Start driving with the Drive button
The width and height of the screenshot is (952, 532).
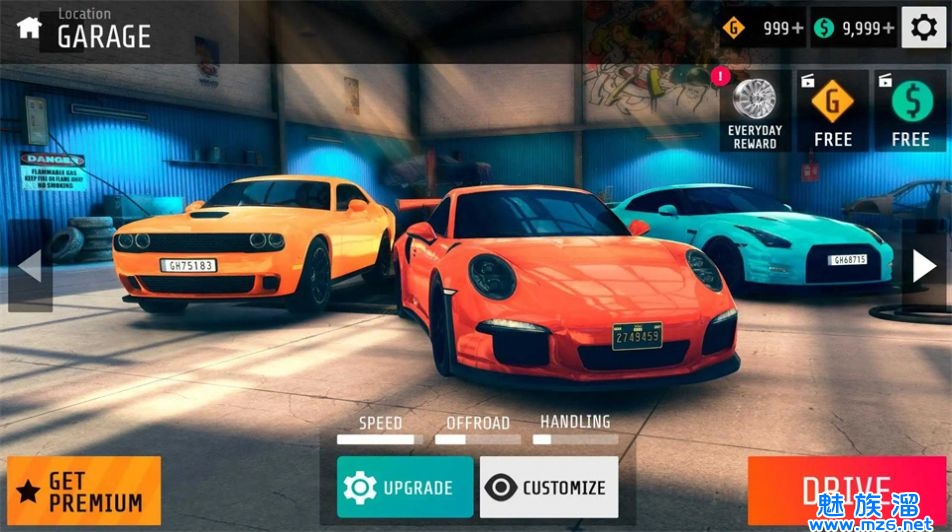(846, 491)
